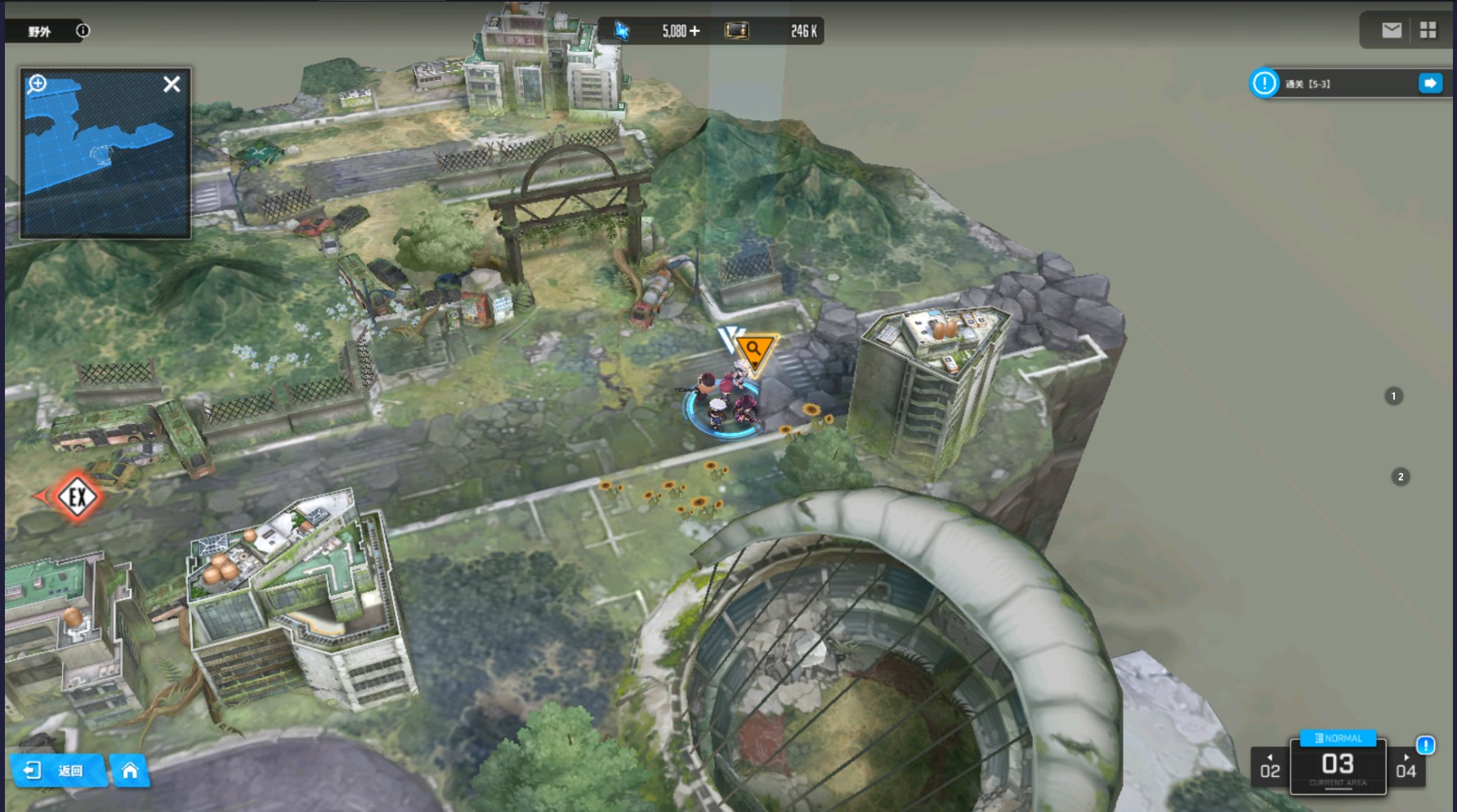This screenshot has width=1457, height=812.
Task: Close the minimap panel
Action: coord(172,84)
